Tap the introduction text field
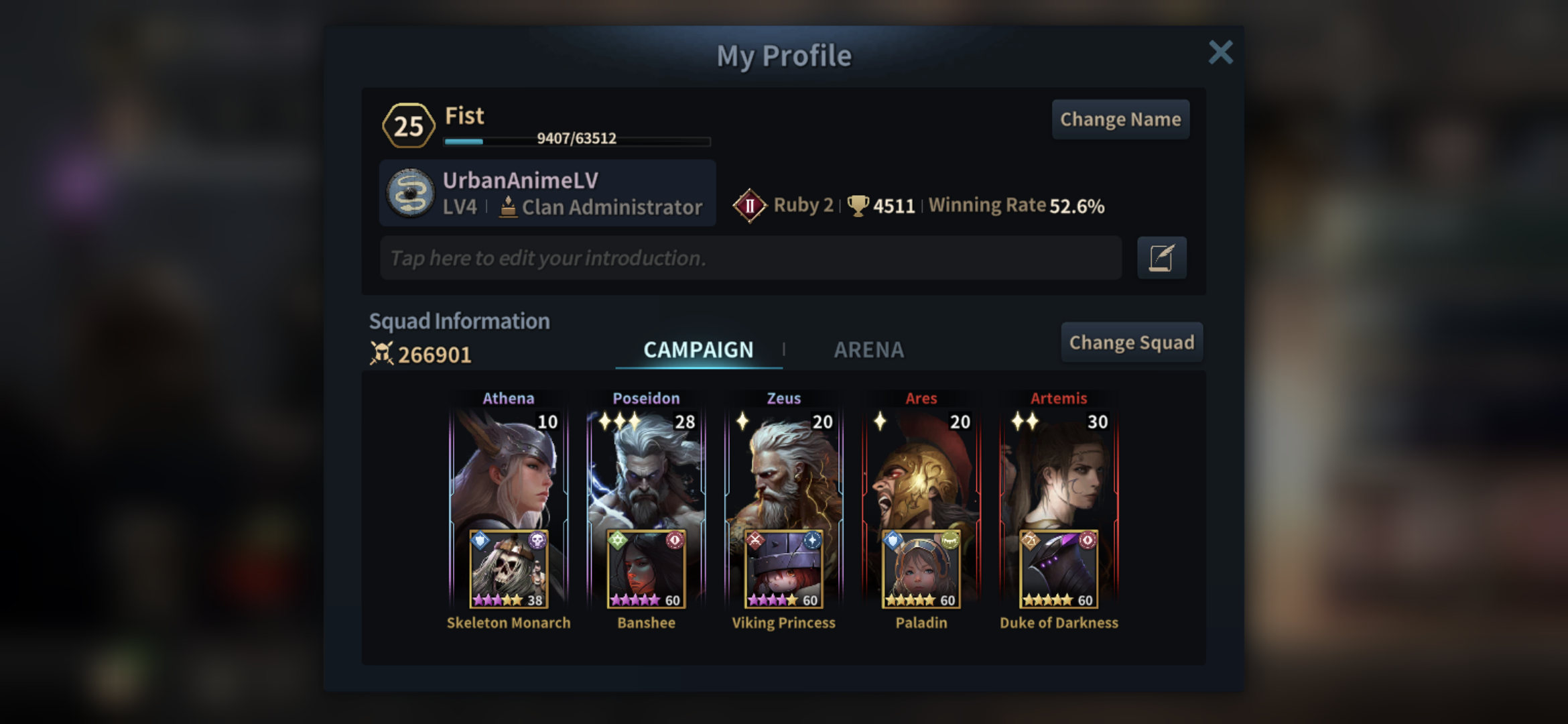 point(750,258)
